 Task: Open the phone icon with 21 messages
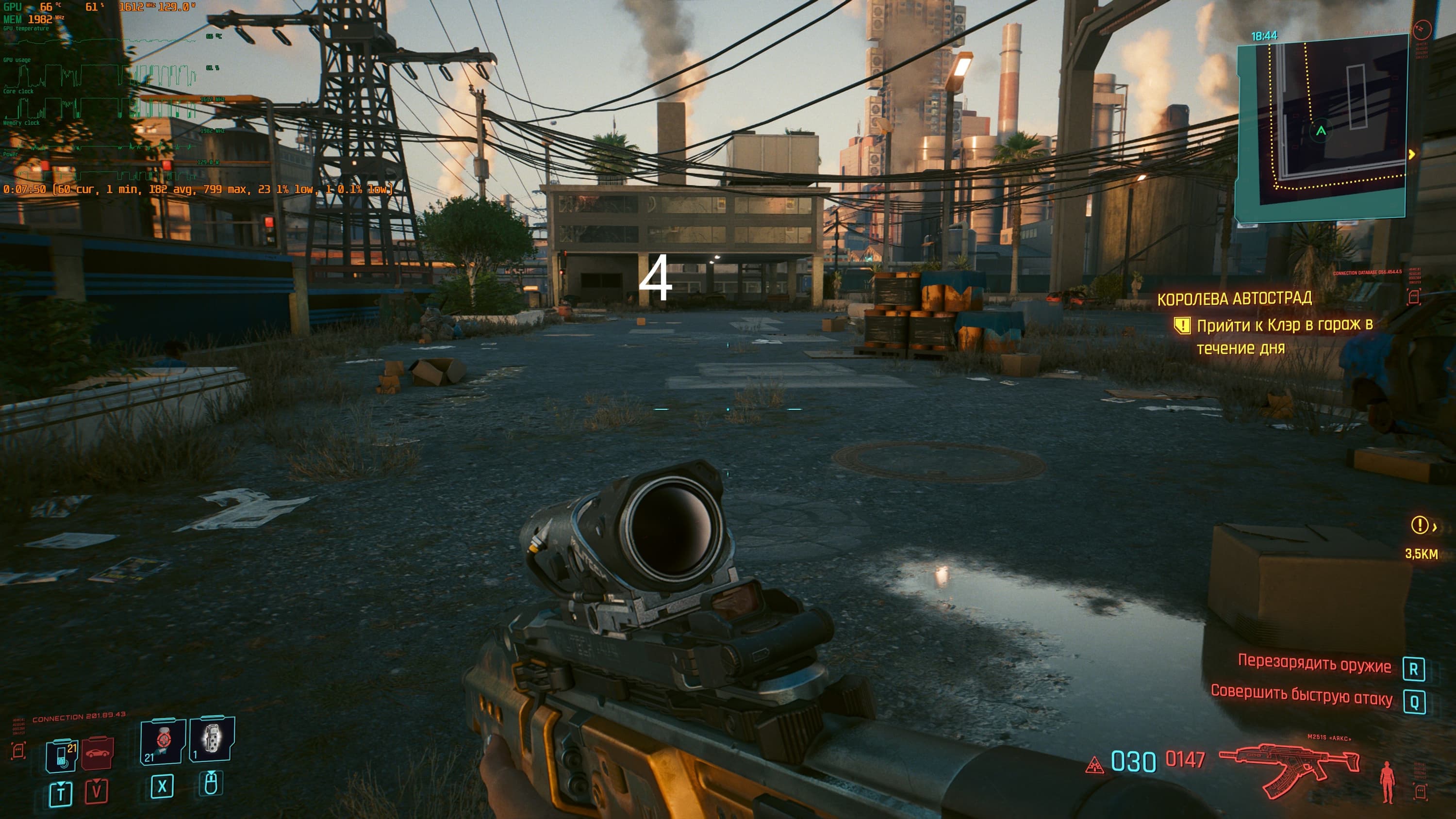(62, 755)
